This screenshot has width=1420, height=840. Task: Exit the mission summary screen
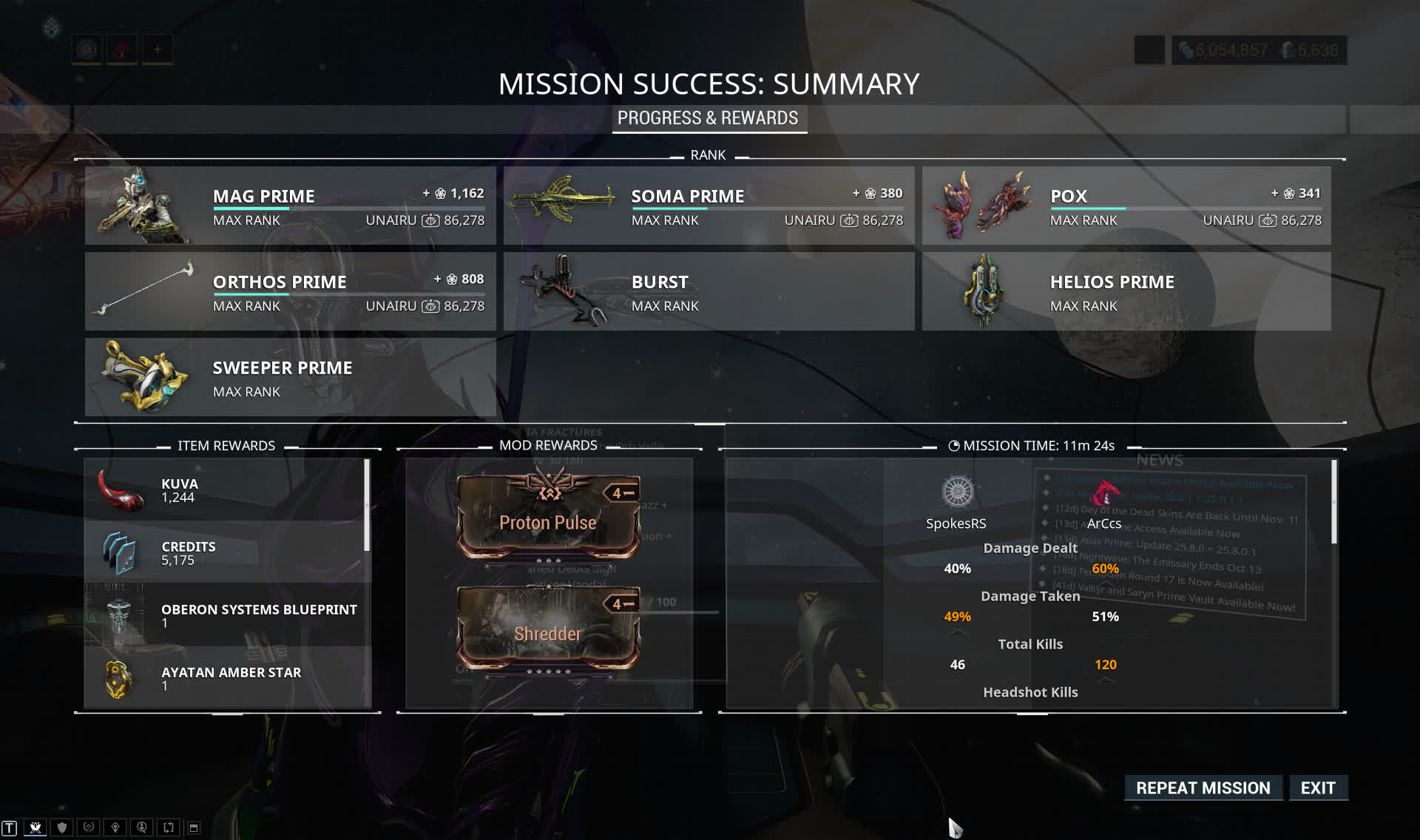(x=1318, y=788)
